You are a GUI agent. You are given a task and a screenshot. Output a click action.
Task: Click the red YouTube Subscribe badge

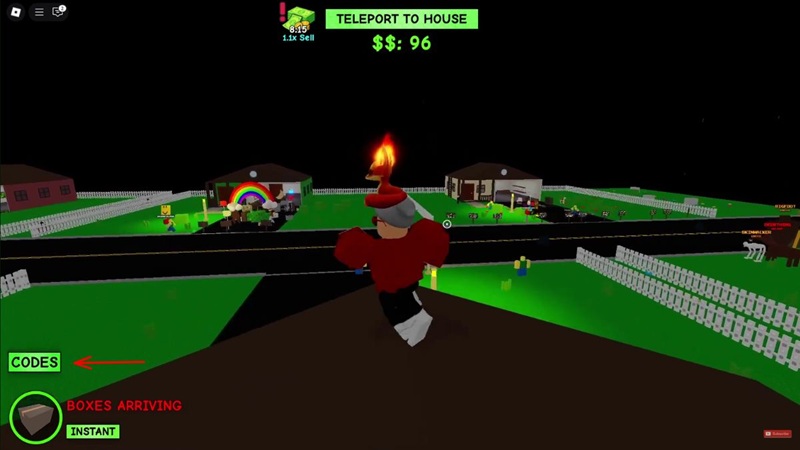pyautogui.click(x=777, y=433)
